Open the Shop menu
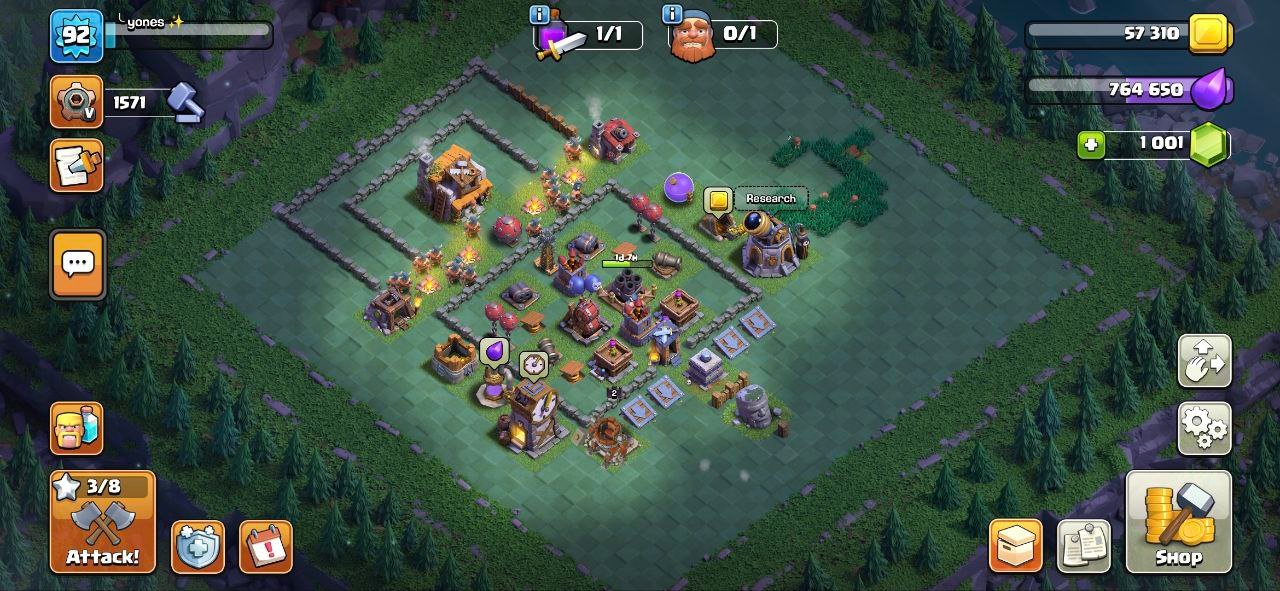Screen dimensions: 1280x591 1178,521
